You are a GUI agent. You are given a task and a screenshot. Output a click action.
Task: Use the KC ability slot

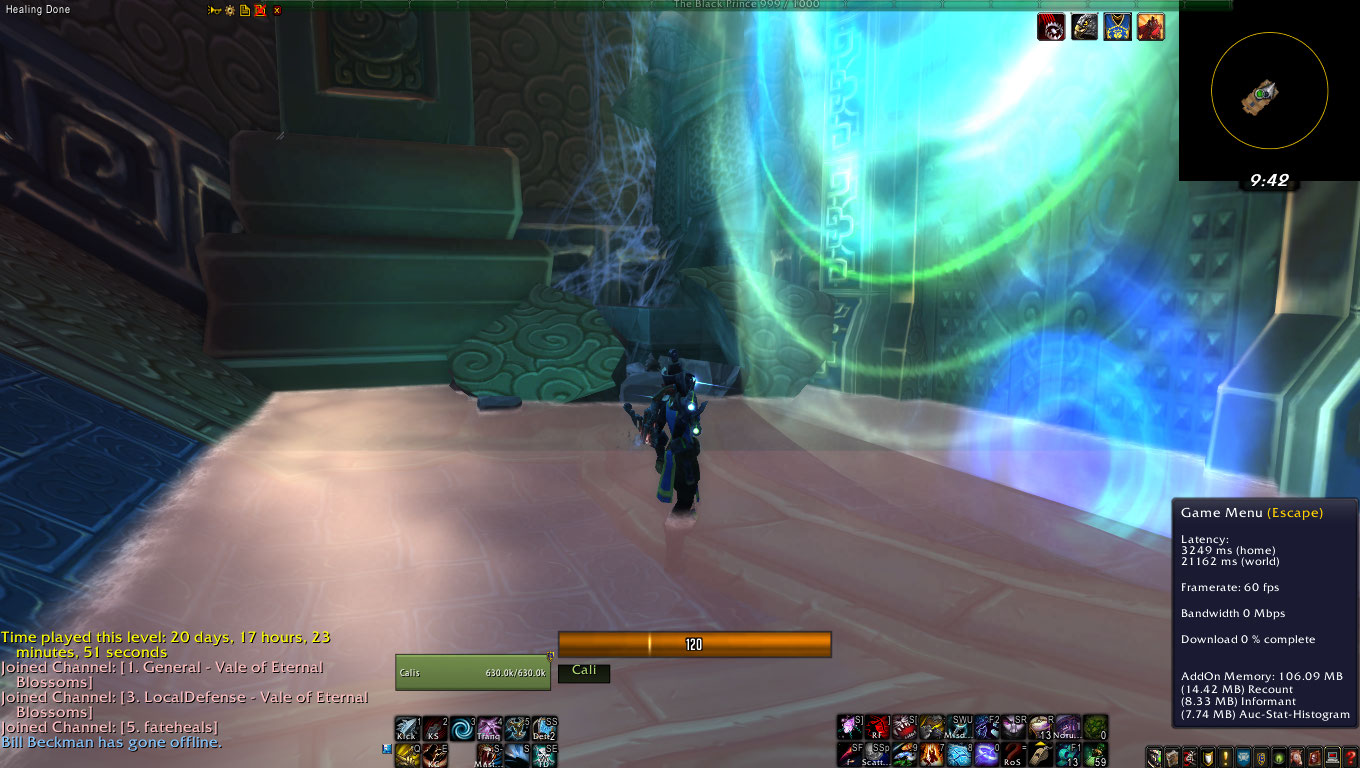pos(434,755)
